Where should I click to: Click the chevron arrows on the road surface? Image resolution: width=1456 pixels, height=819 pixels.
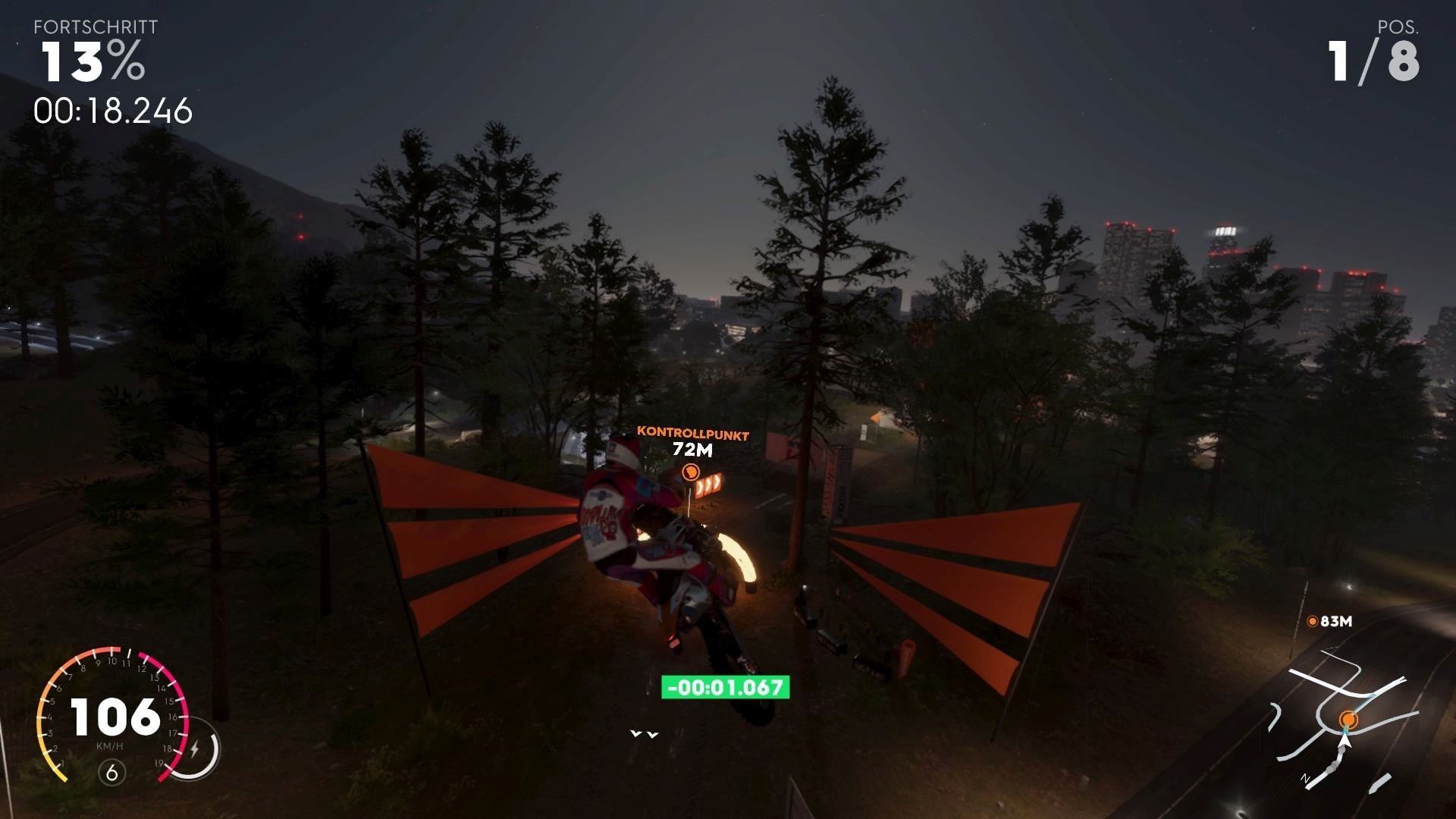pos(644,733)
